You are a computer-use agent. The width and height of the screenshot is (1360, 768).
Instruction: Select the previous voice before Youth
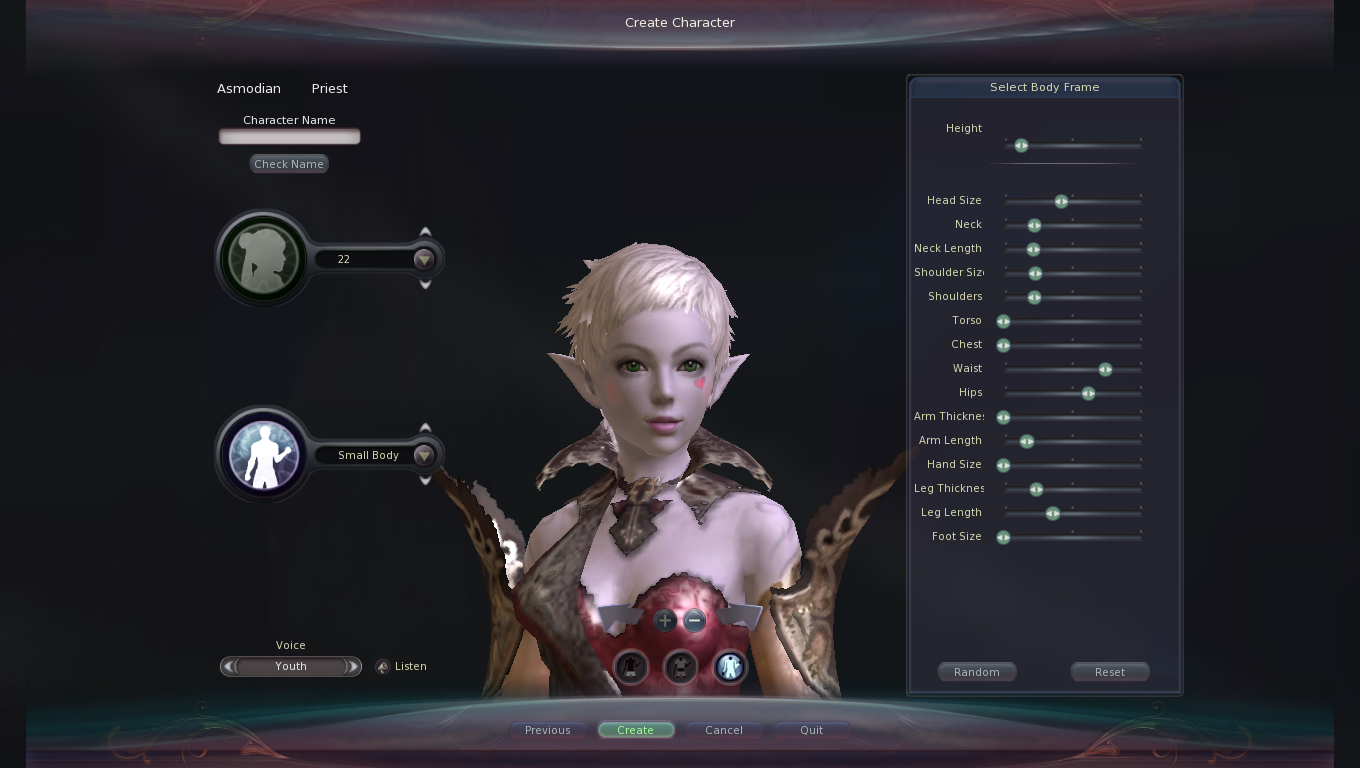click(x=229, y=667)
